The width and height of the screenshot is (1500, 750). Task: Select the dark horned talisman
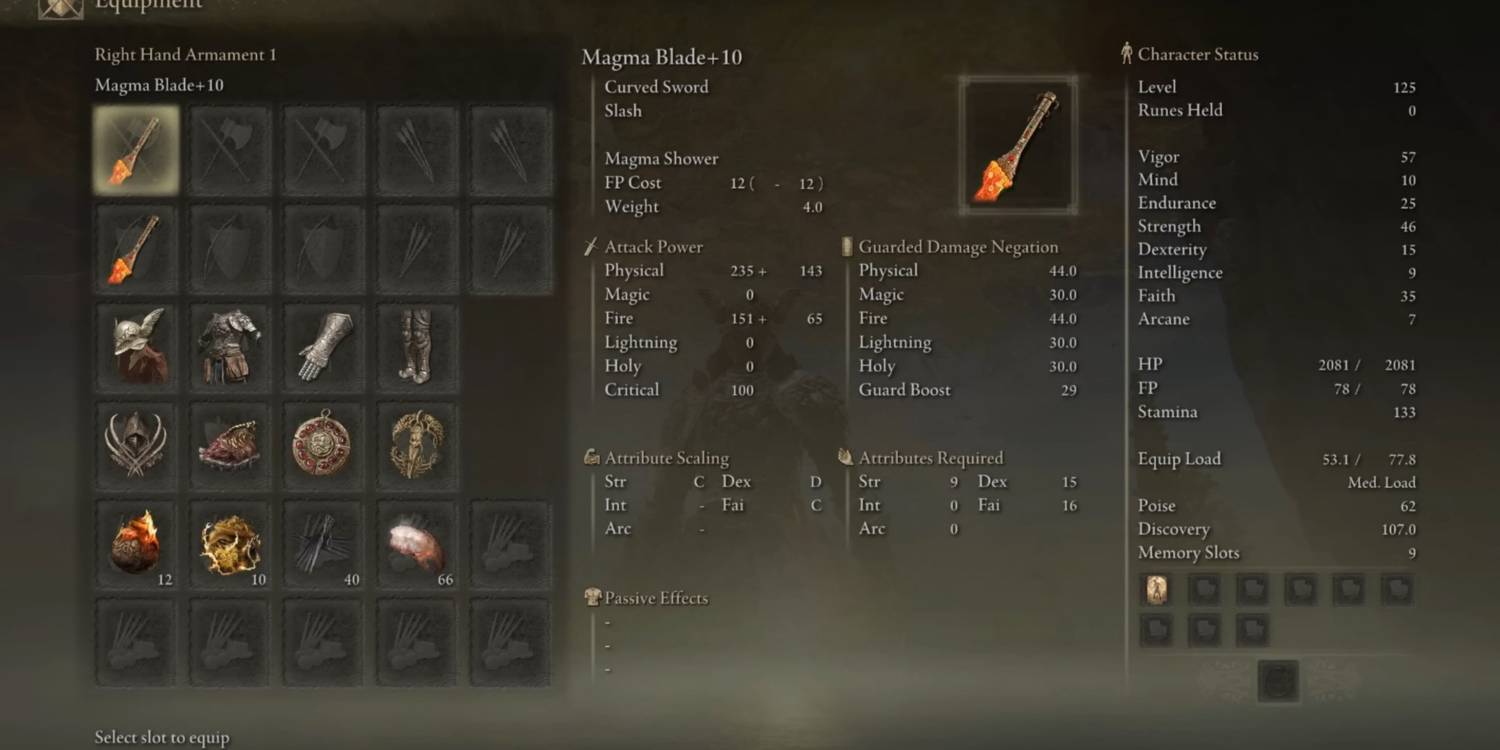coord(134,443)
